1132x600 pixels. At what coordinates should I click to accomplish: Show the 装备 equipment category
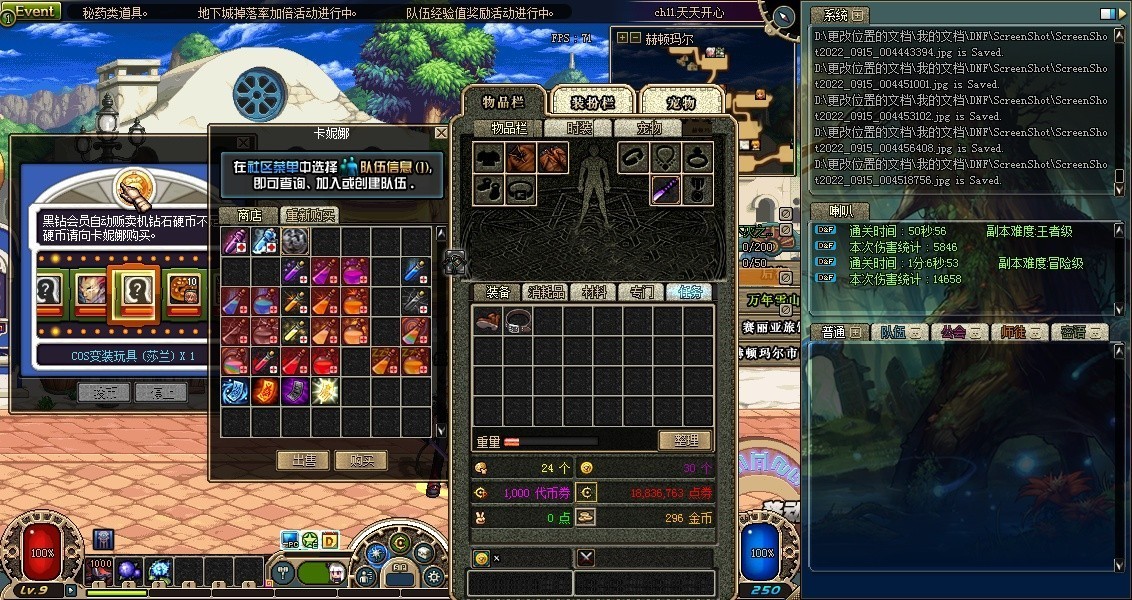tap(498, 292)
